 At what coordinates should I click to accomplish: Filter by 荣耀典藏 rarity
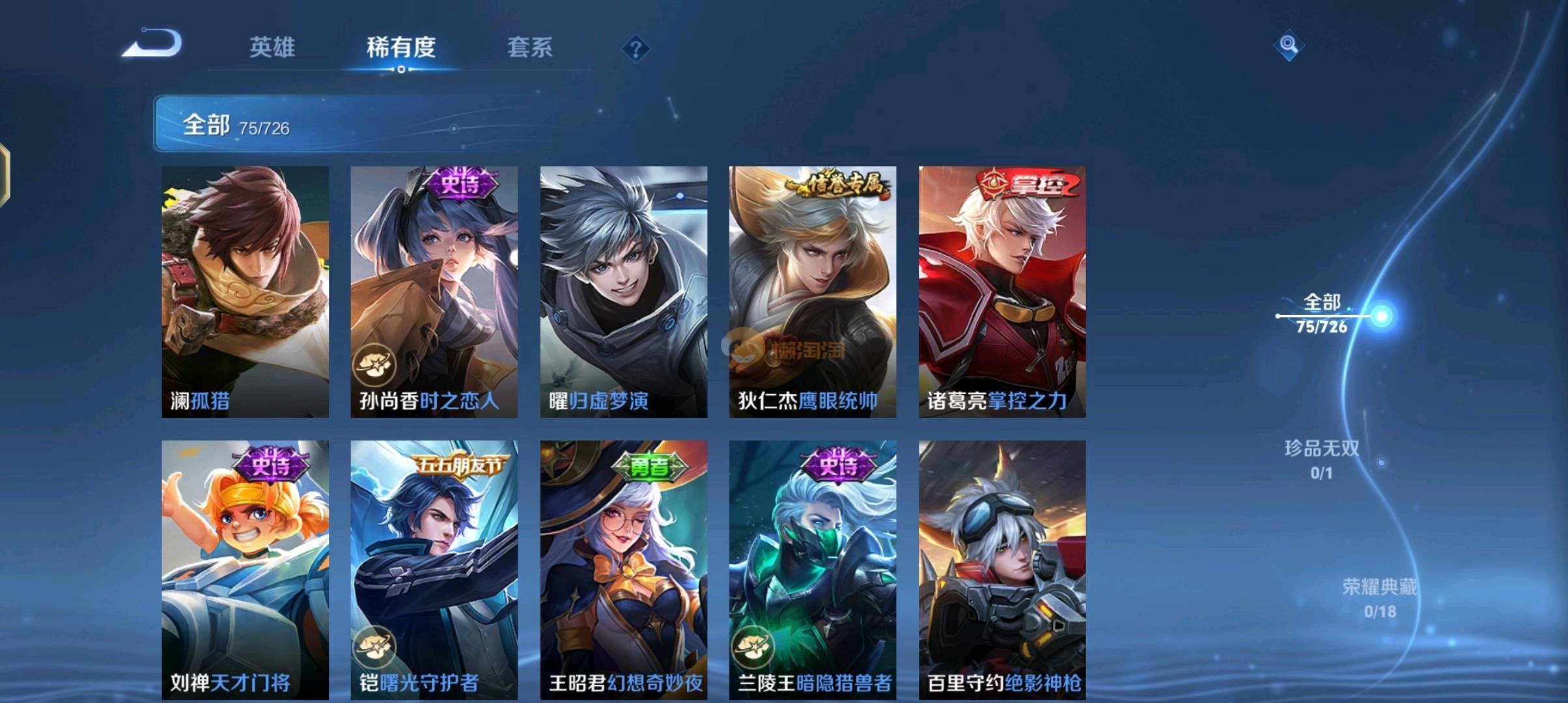tap(1379, 598)
